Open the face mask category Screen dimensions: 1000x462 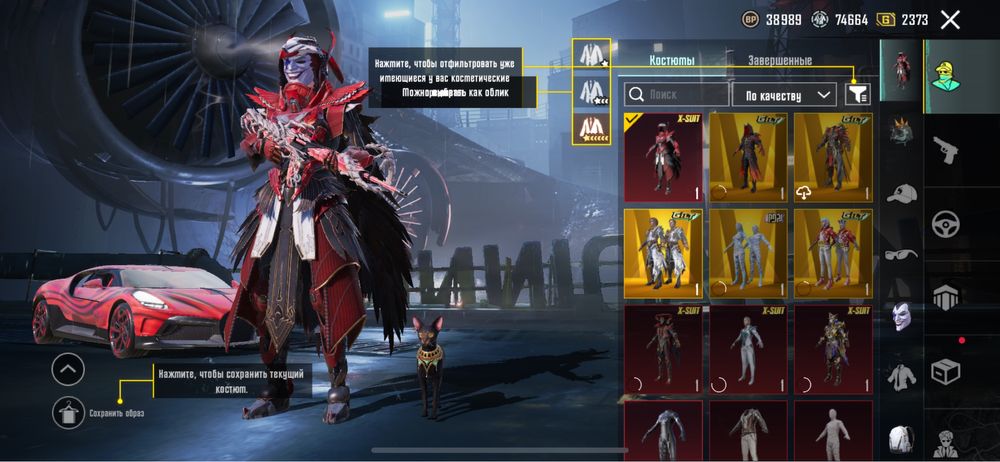point(902,317)
